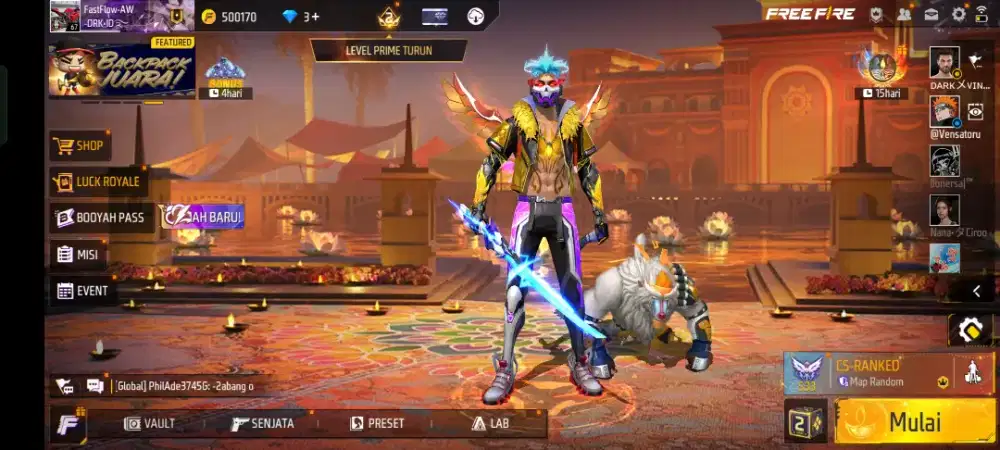Open the Event menu
1000x450 pixels.
click(x=82, y=291)
